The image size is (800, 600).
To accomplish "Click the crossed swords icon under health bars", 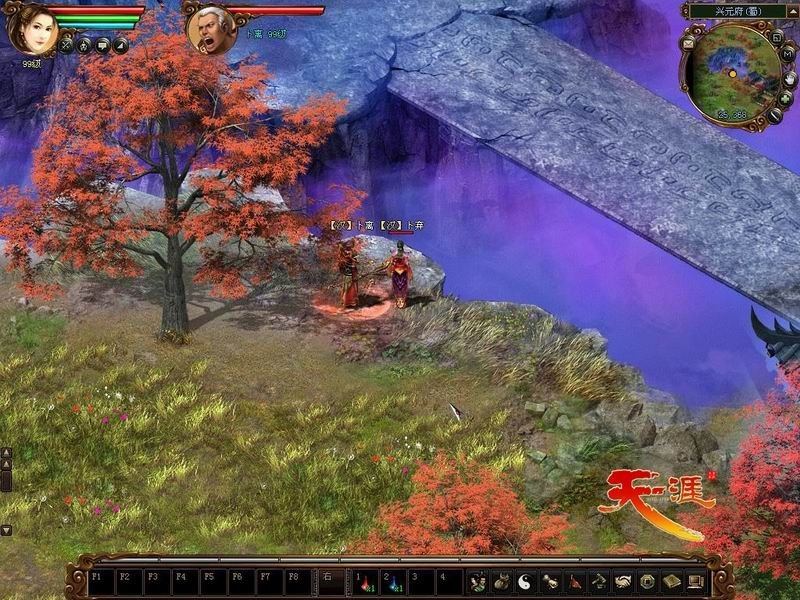I will point(66,45).
